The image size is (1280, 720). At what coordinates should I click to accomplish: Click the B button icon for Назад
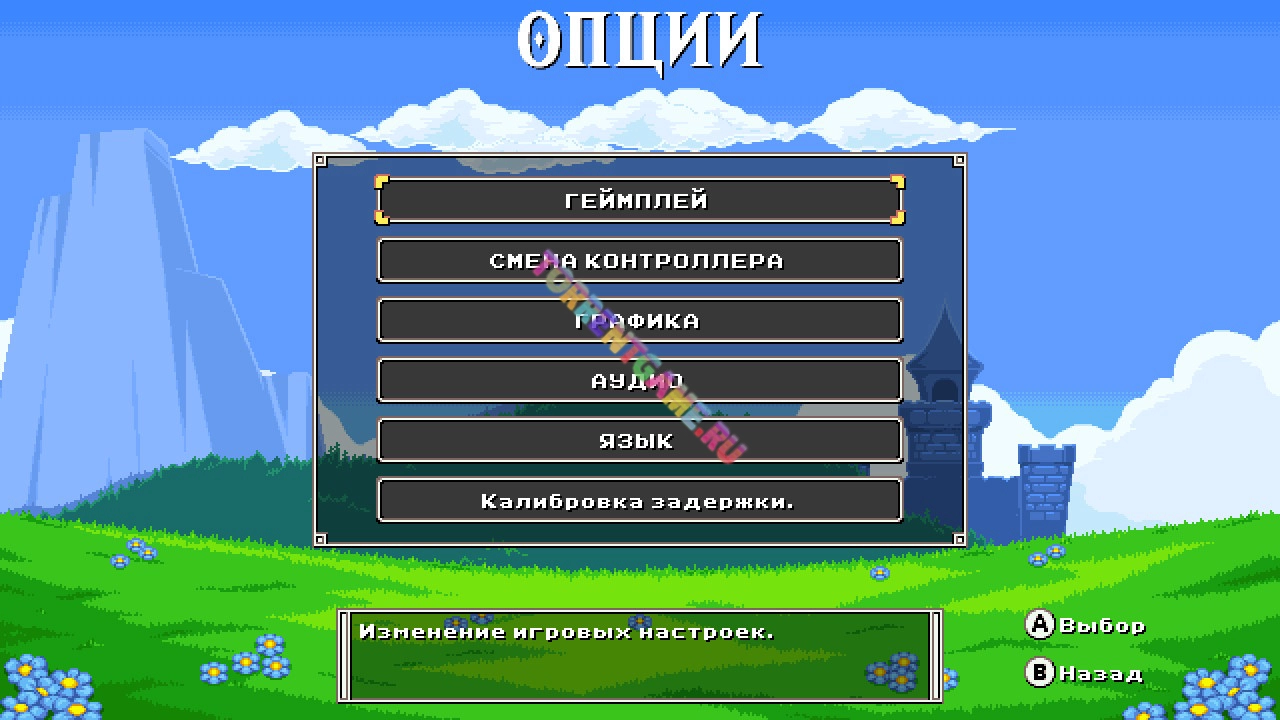point(1040,674)
